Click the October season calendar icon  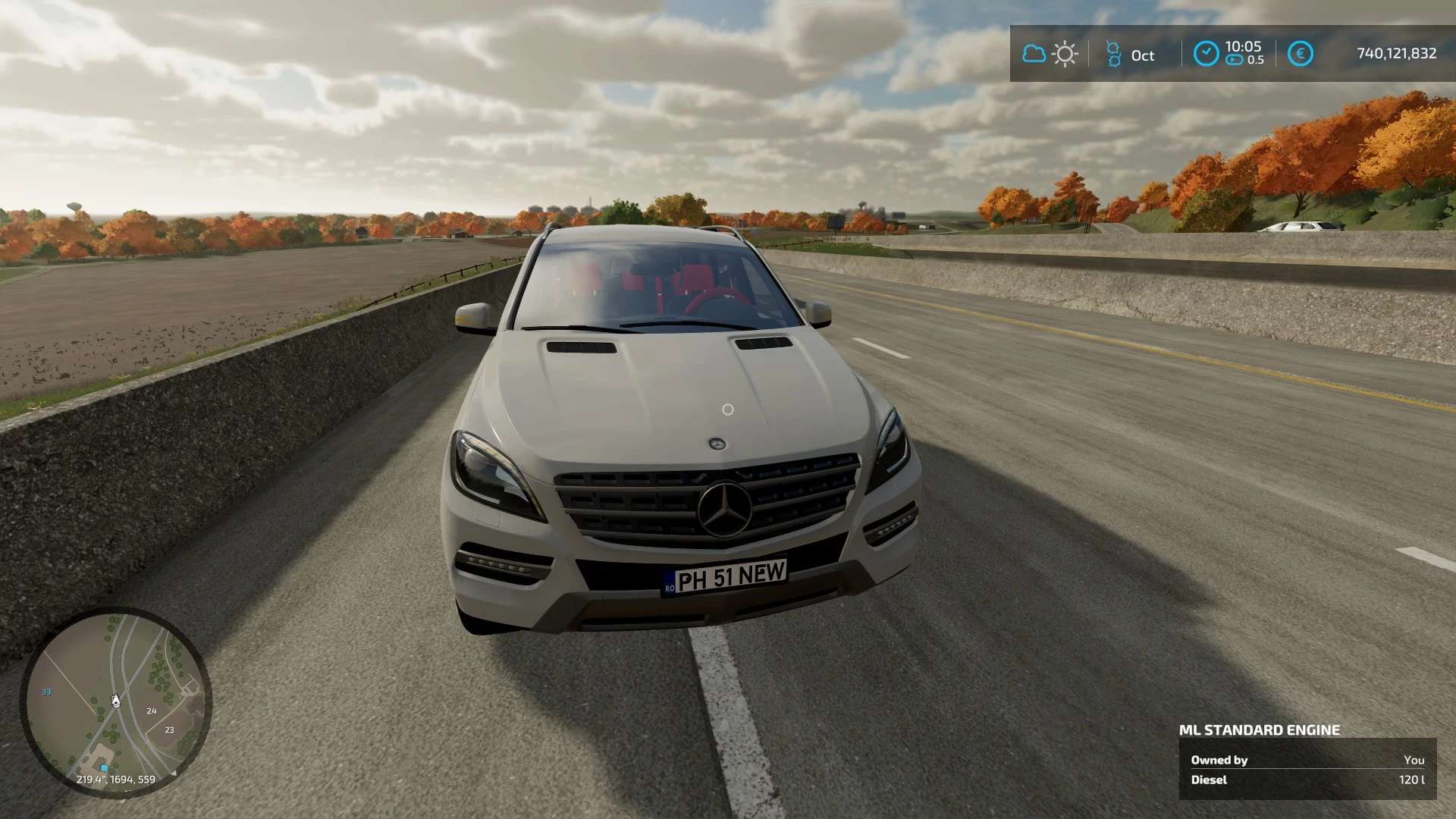pyautogui.click(x=1113, y=54)
